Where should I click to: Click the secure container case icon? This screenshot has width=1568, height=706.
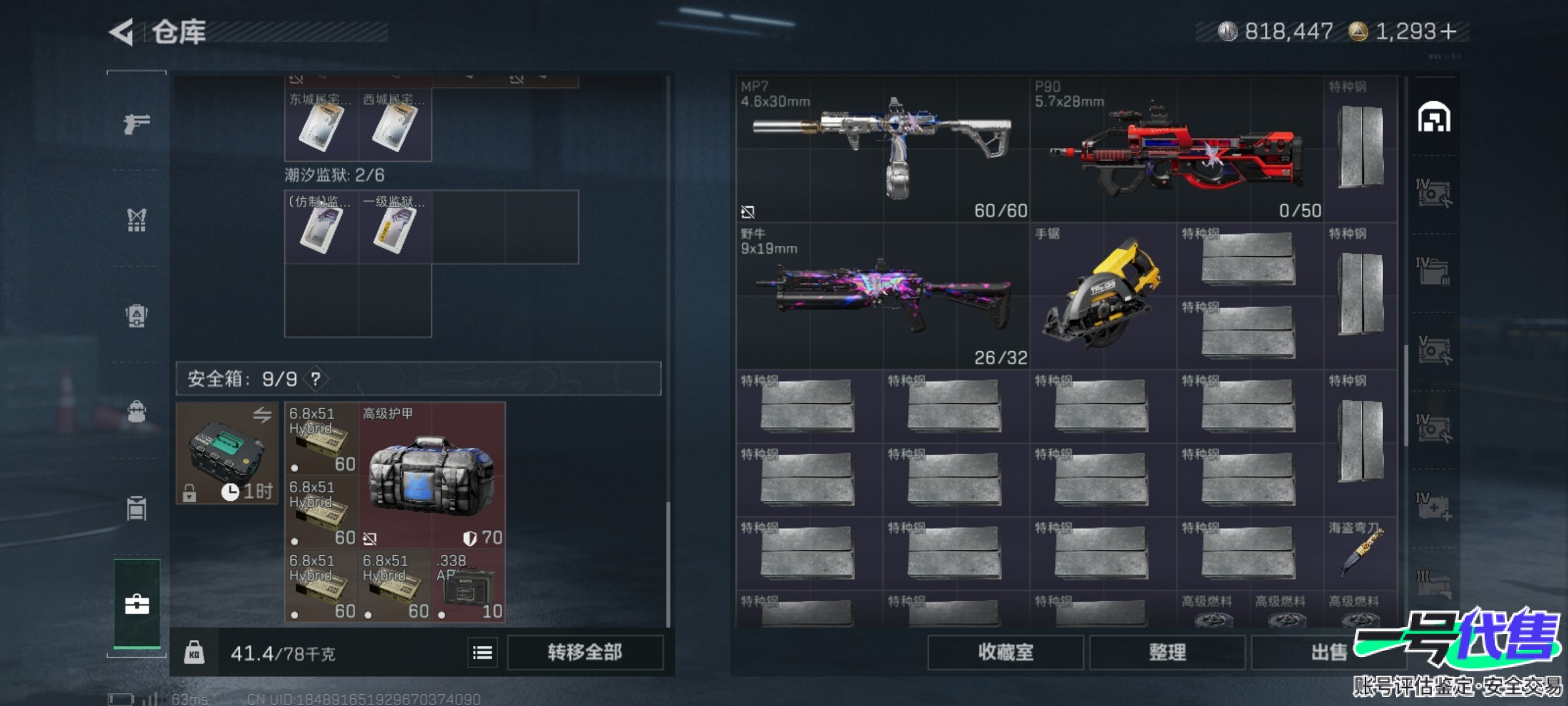coord(227,452)
